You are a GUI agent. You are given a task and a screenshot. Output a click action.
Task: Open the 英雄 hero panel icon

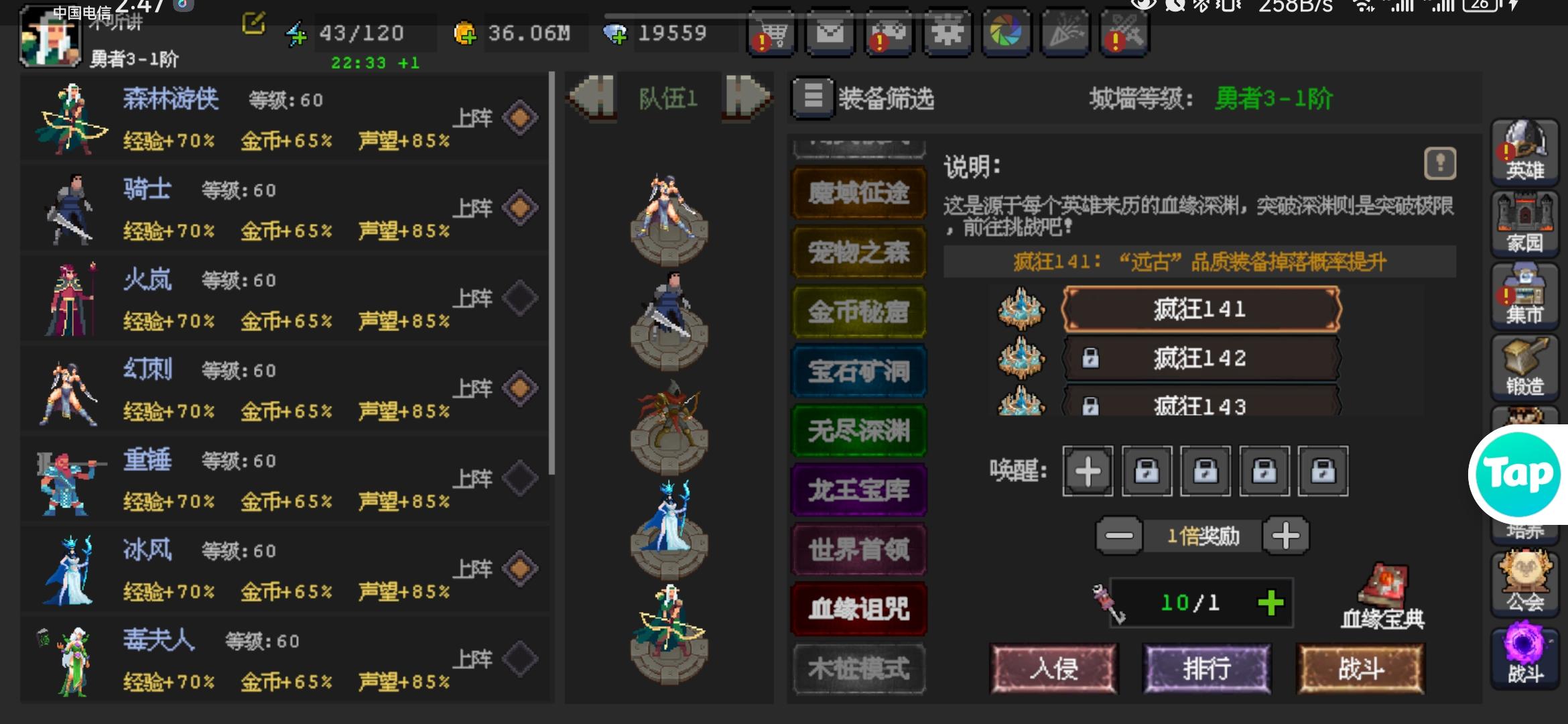tap(1525, 152)
